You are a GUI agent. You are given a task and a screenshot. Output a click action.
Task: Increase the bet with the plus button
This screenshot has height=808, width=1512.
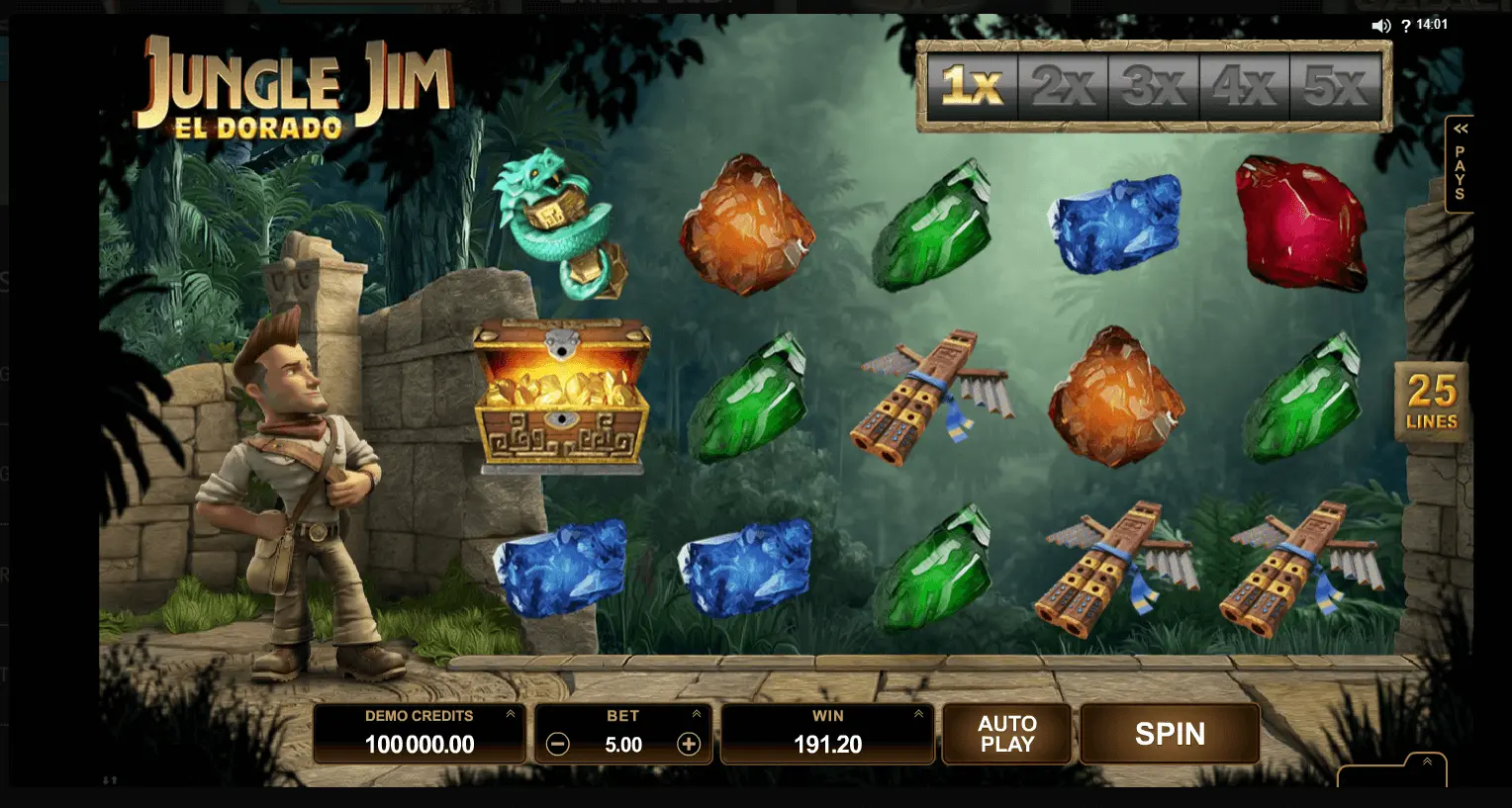(689, 745)
